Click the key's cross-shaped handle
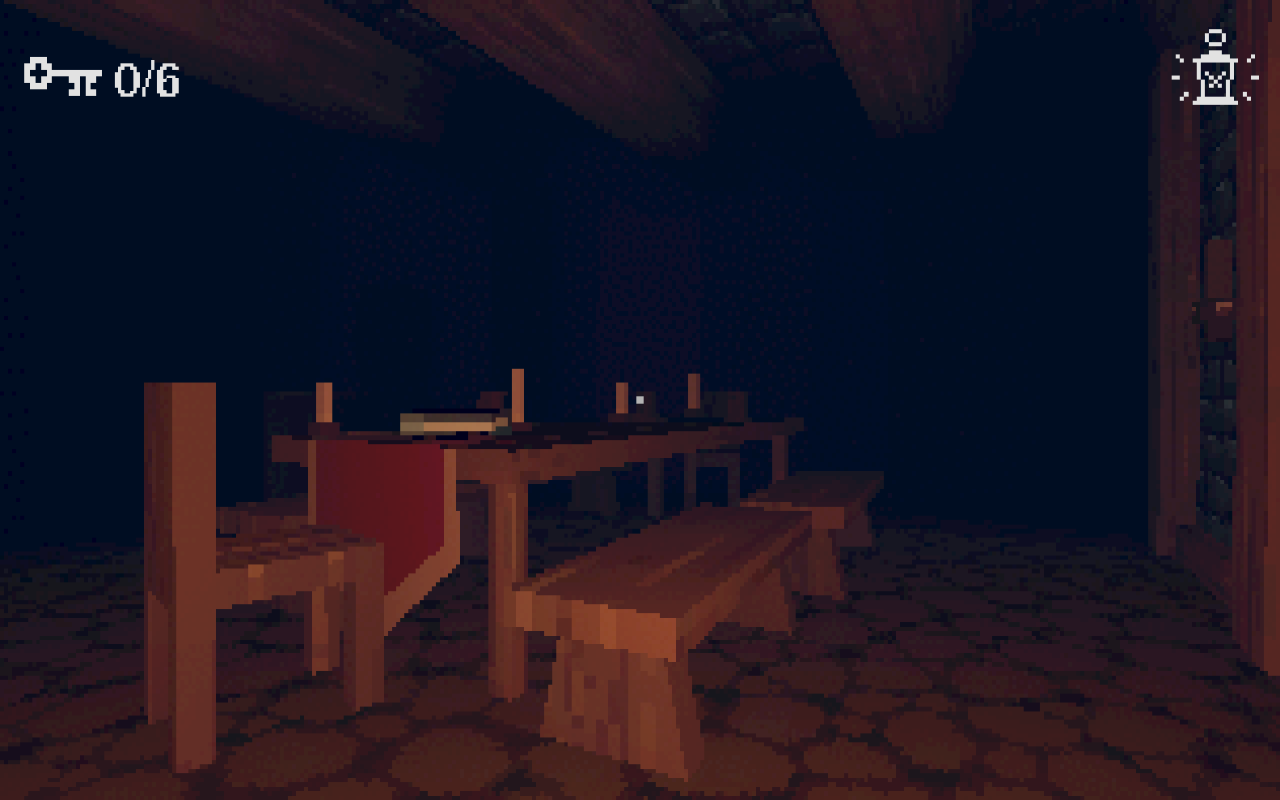The height and width of the screenshot is (800, 1280). pos(37,72)
